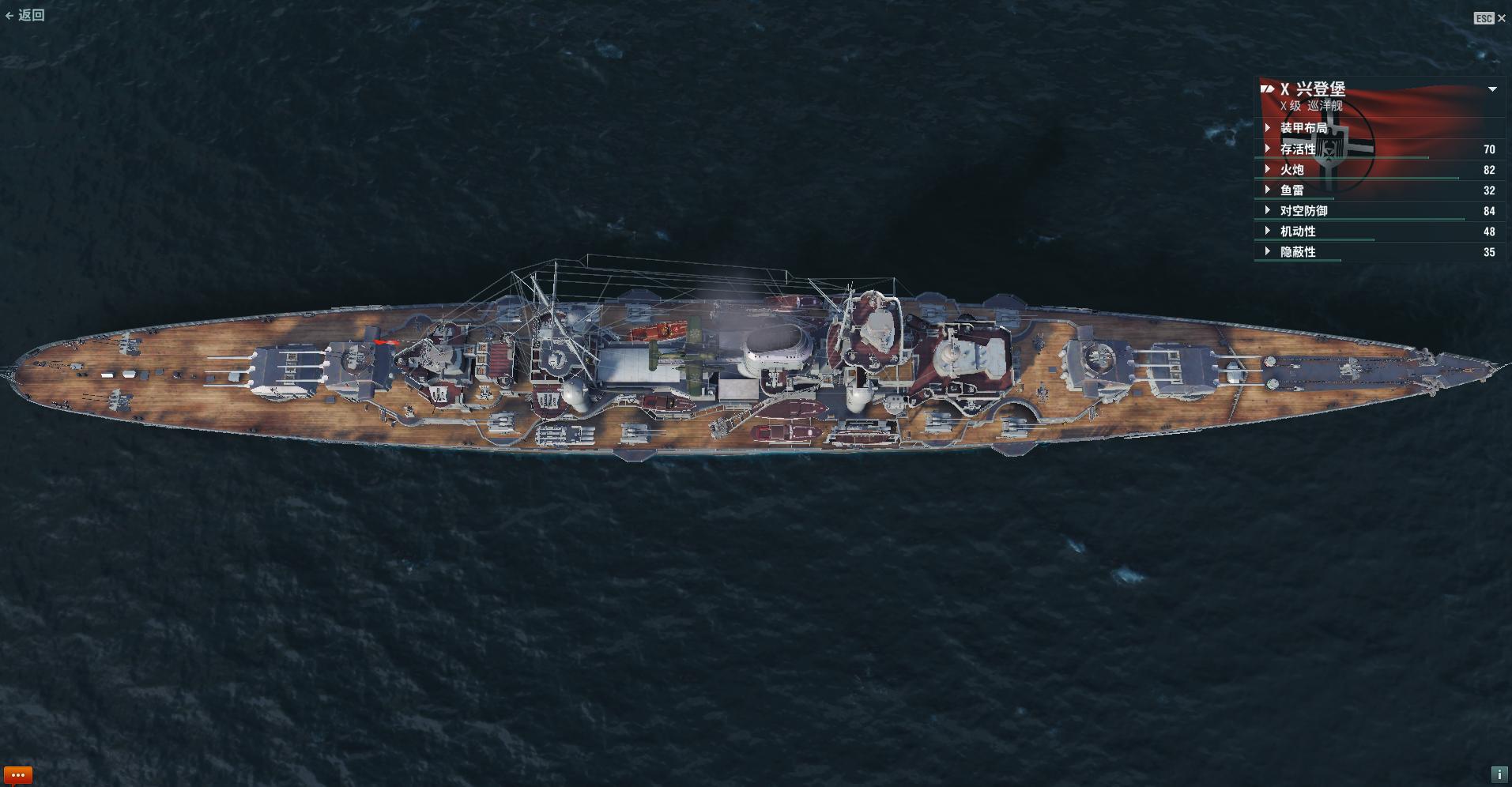Expand the 隐蔽性 concealment section

tap(1297, 252)
